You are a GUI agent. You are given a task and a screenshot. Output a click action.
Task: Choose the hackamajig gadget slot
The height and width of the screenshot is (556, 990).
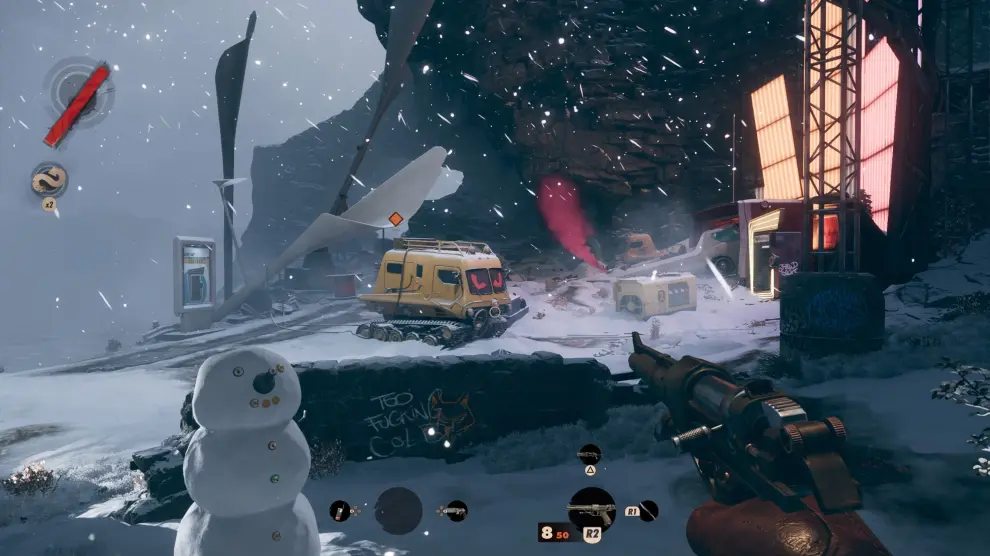[341, 510]
